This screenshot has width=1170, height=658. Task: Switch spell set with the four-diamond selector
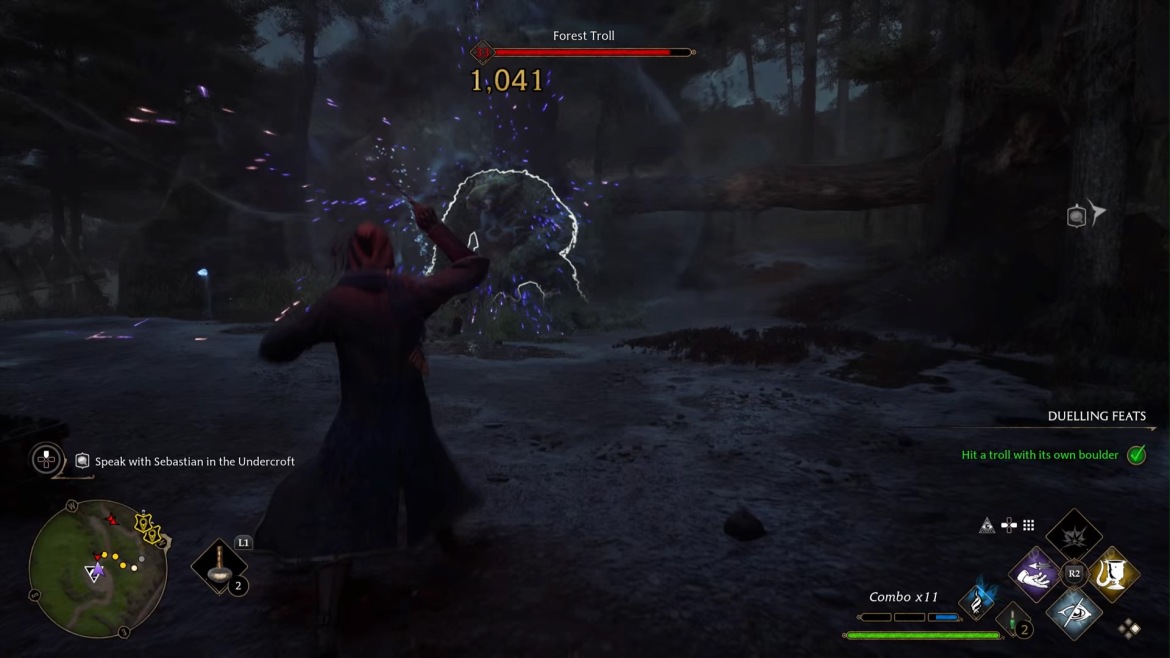(x=1129, y=628)
